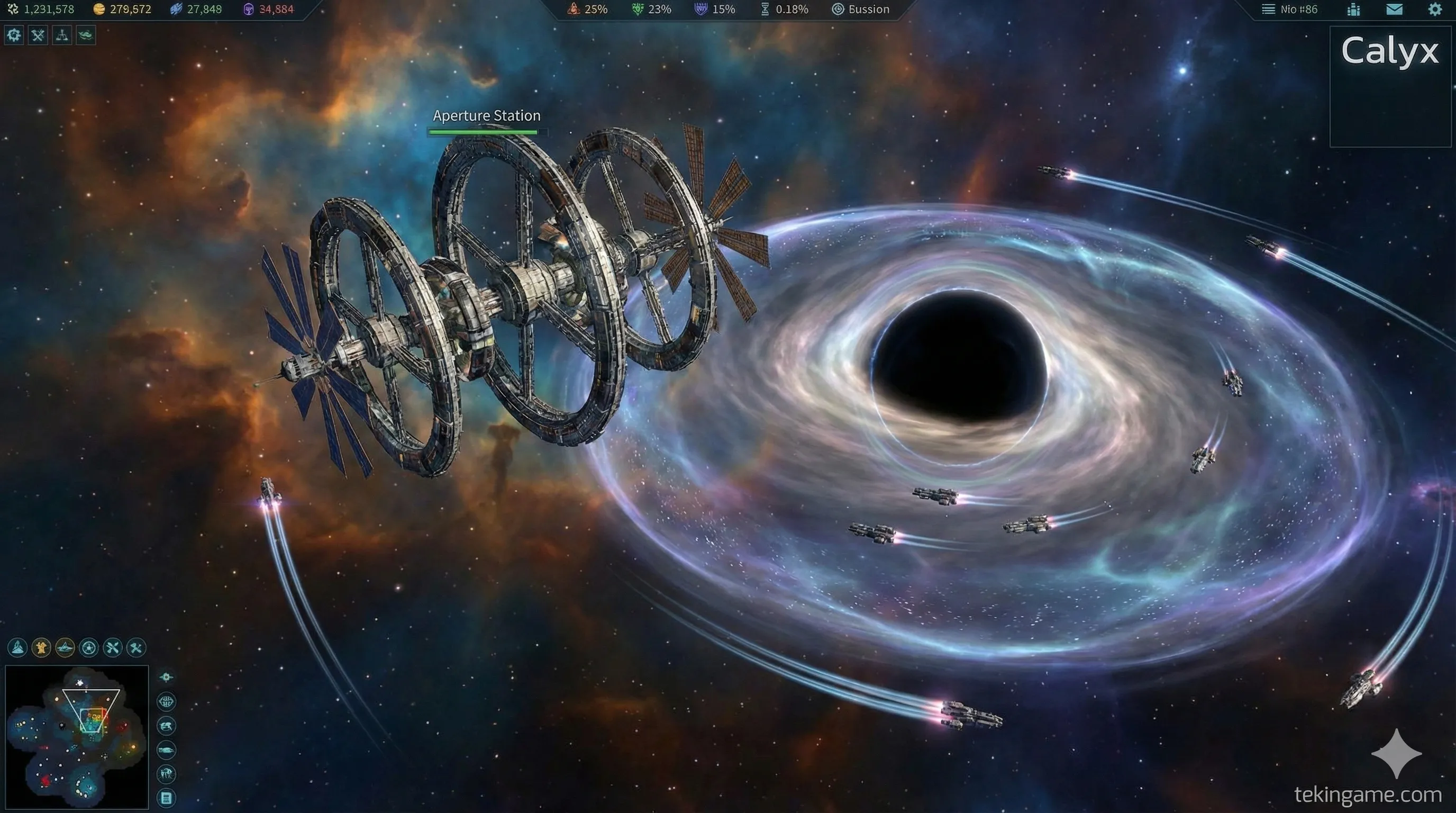Activate the circular wheel icon above minimap

tap(89, 648)
